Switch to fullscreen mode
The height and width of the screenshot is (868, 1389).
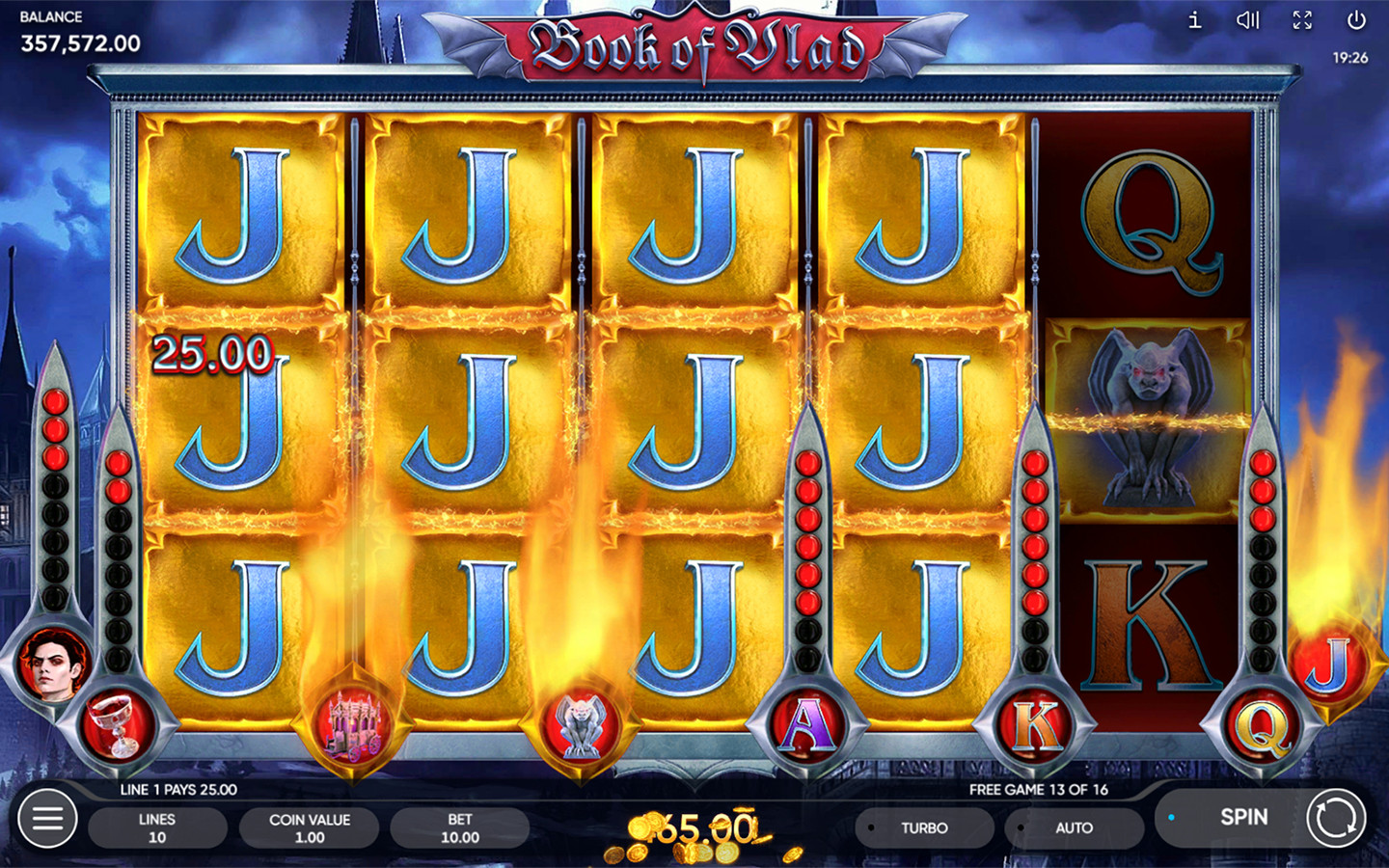(1302, 20)
